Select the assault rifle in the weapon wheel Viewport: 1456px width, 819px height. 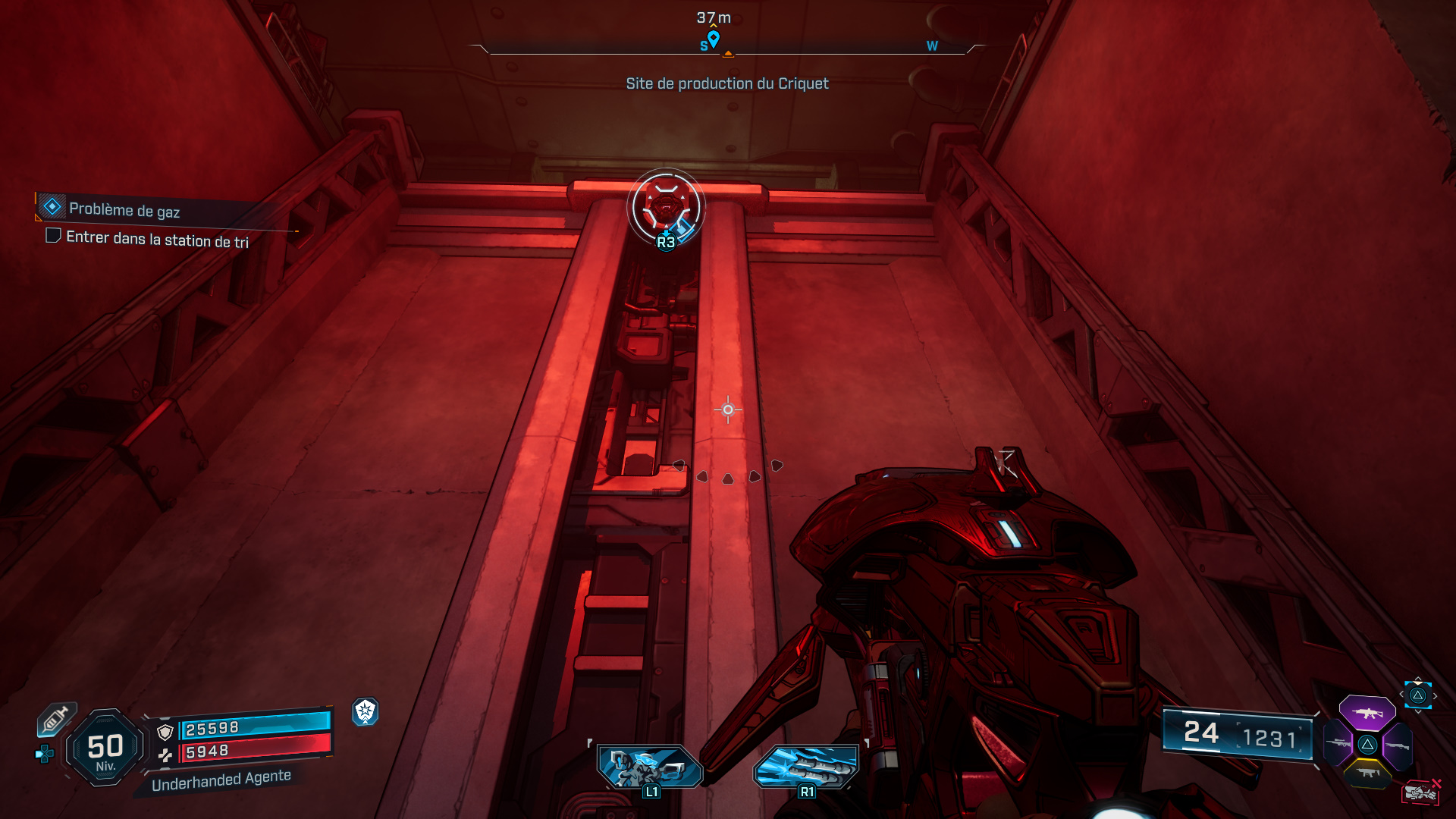(x=1368, y=713)
